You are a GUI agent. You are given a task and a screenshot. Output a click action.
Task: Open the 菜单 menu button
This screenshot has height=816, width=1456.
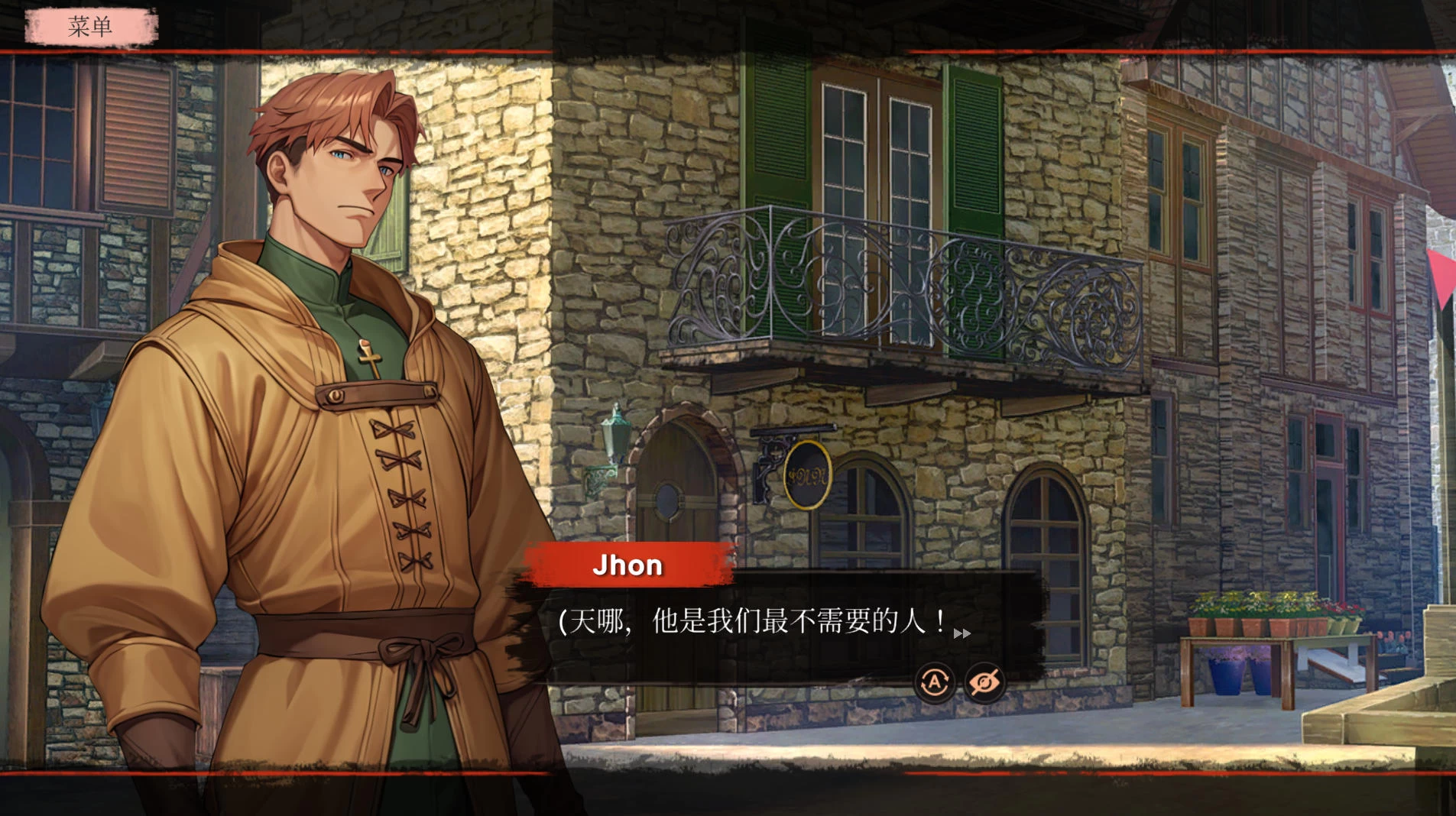[91, 27]
